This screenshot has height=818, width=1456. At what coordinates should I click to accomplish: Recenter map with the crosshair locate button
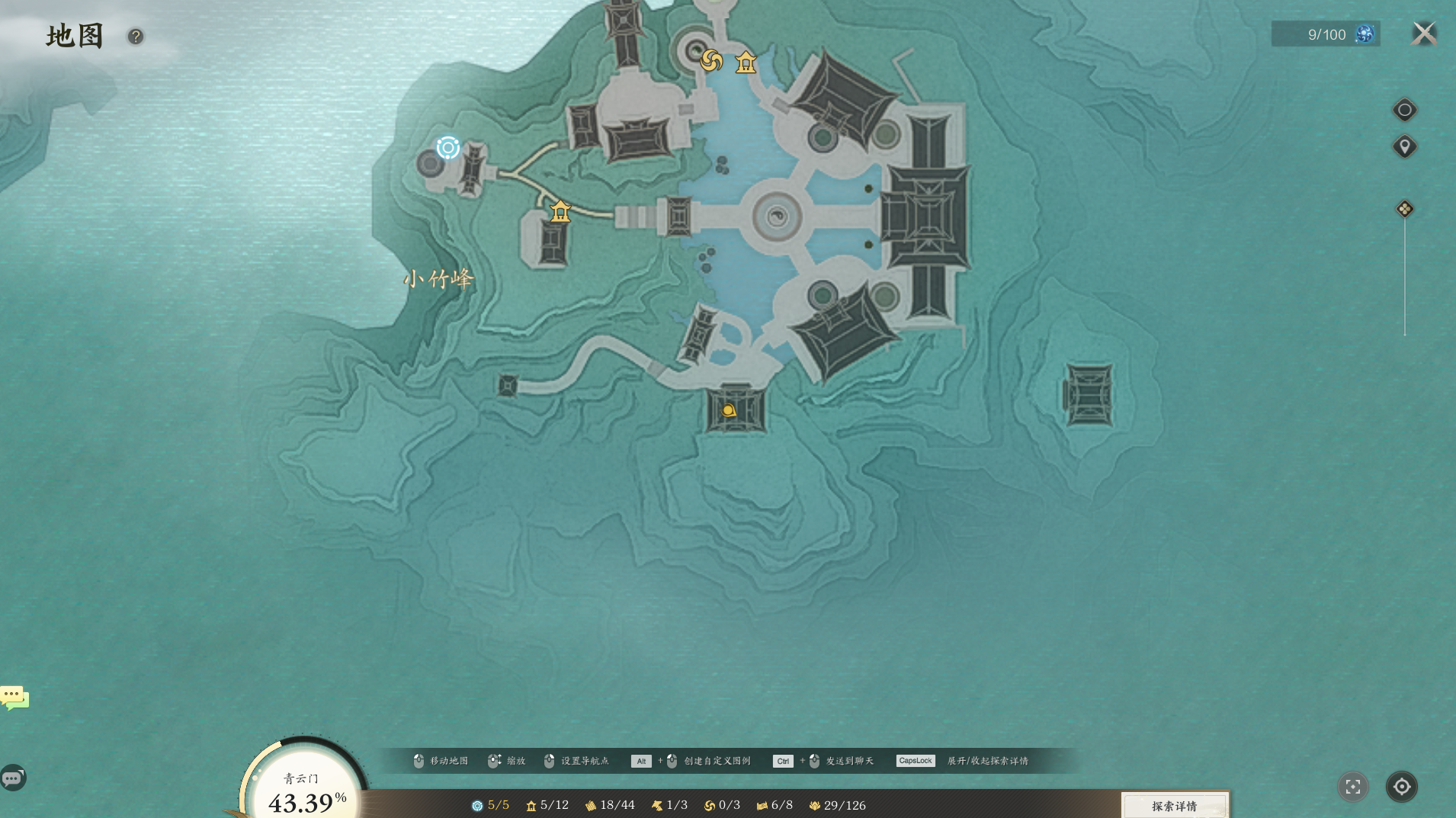(x=1401, y=787)
